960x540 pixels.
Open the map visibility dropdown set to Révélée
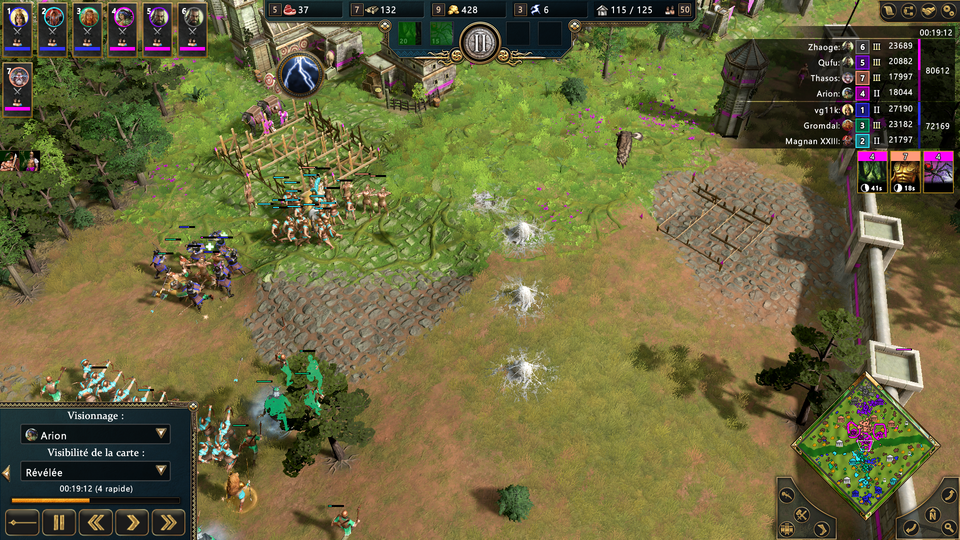pos(96,471)
